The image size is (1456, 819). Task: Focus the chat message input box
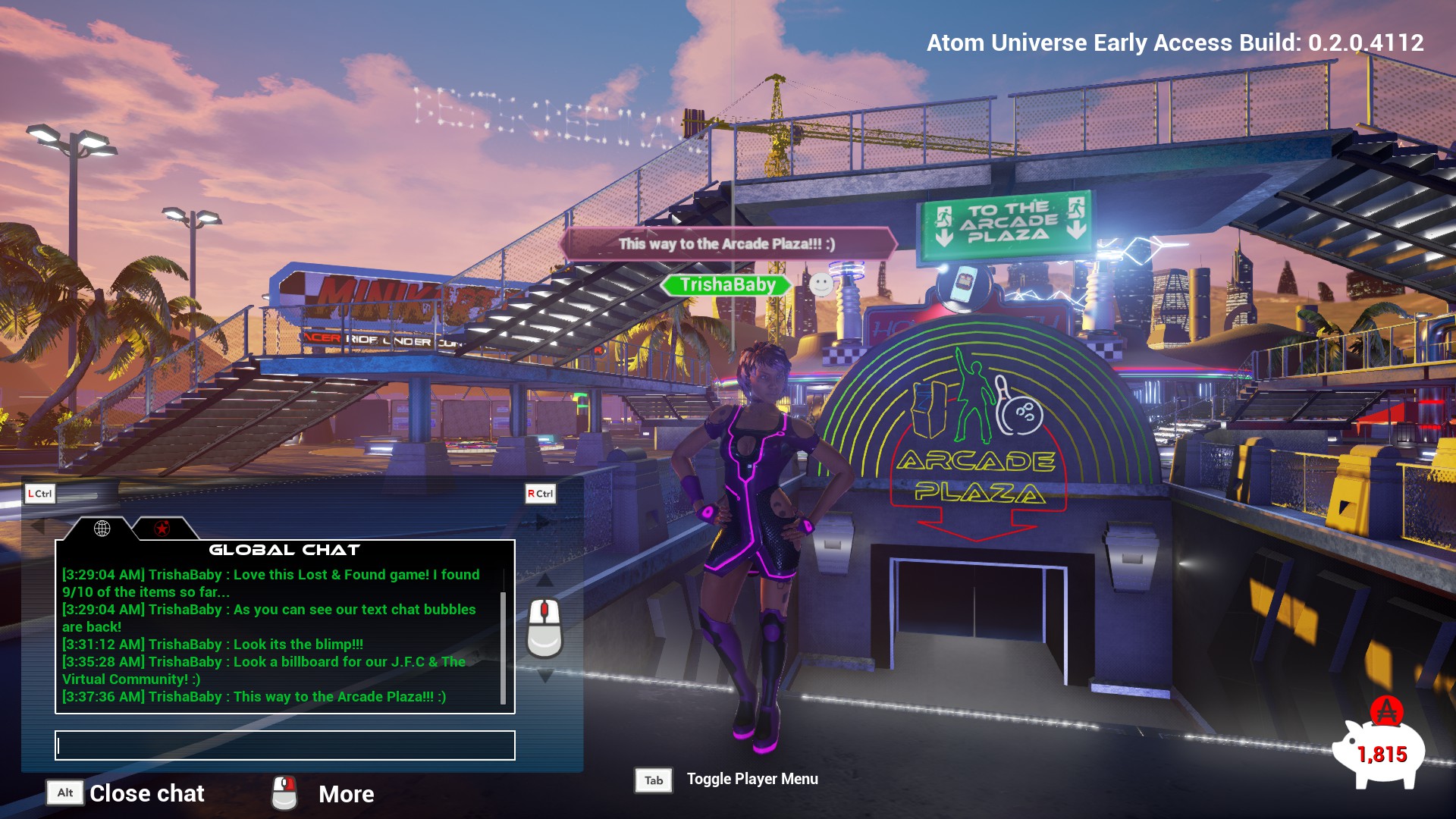coord(285,745)
